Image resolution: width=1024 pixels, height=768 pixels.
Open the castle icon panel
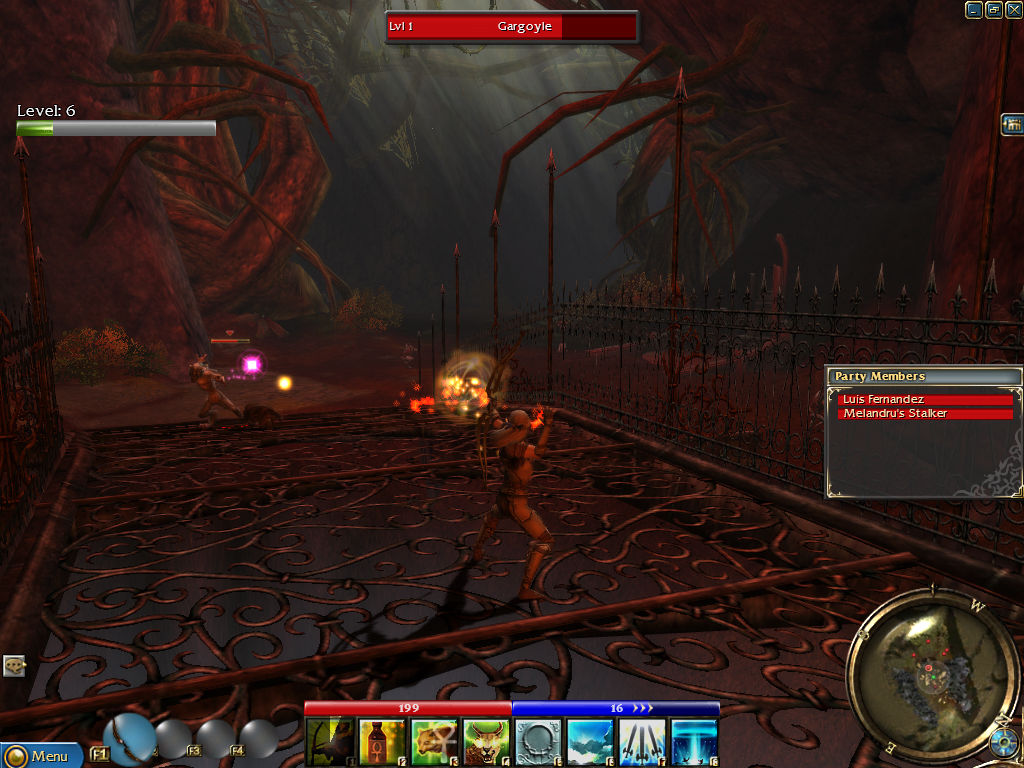tap(1011, 124)
